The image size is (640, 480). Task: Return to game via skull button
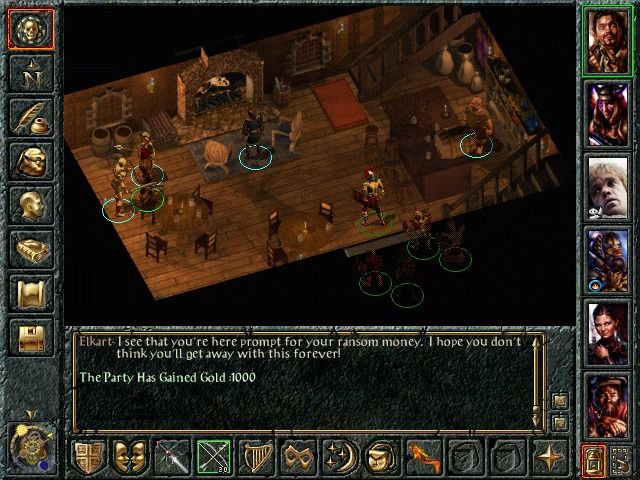[30, 30]
